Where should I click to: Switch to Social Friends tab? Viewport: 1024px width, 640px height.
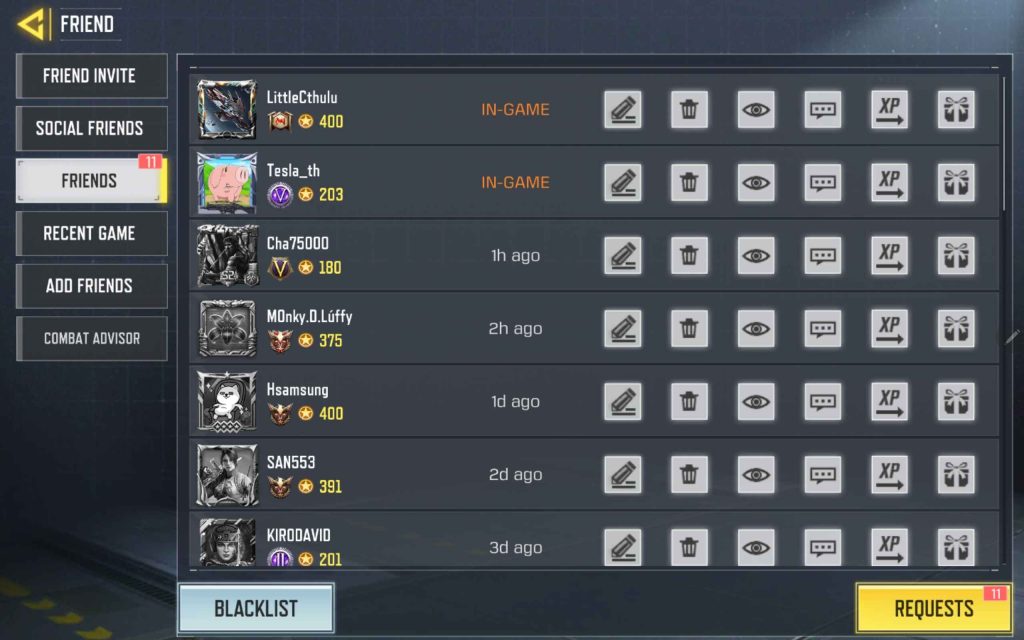(x=90, y=128)
